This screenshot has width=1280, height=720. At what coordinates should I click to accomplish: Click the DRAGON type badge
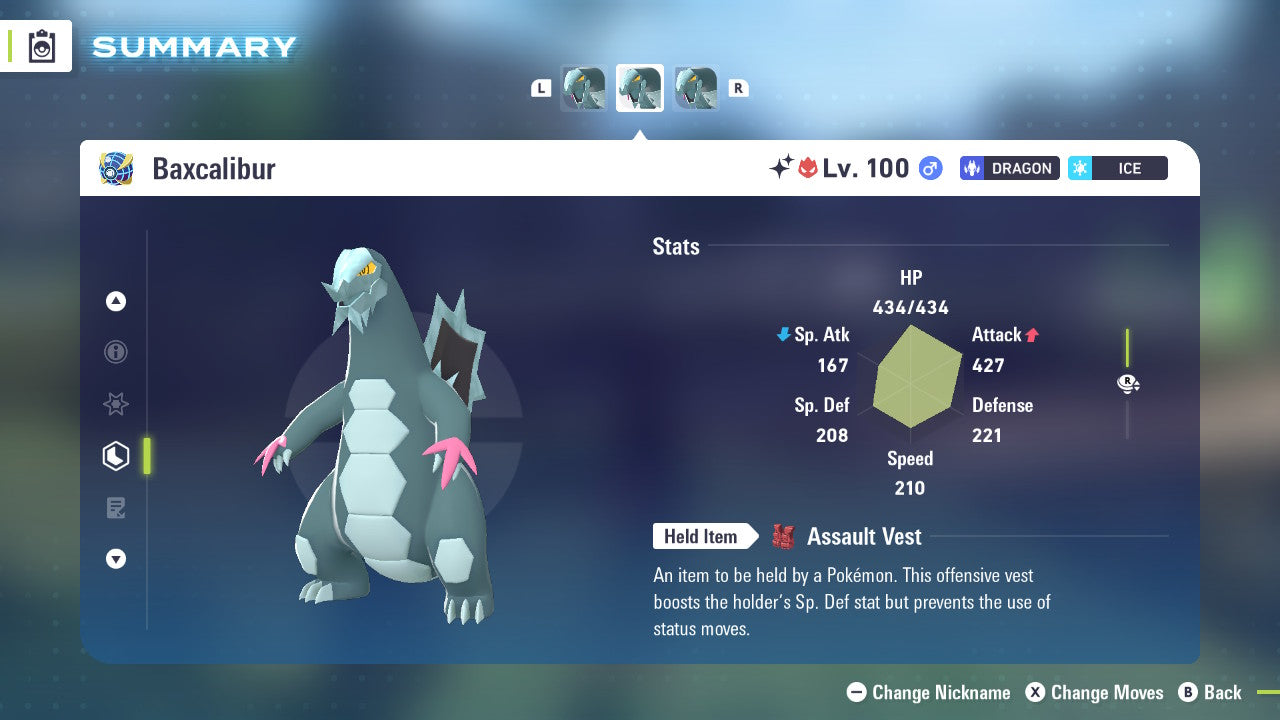(1009, 168)
